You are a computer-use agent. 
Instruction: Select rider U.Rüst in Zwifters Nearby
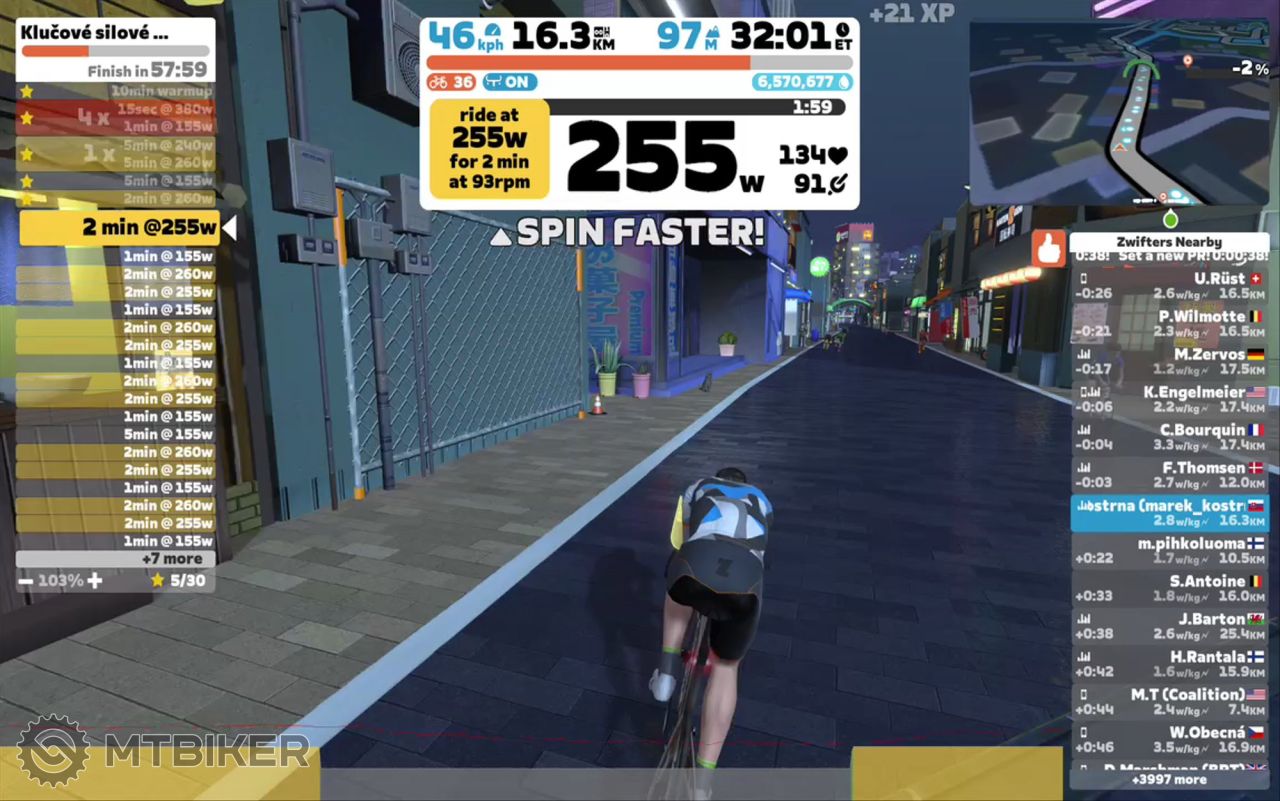click(1169, 286)
